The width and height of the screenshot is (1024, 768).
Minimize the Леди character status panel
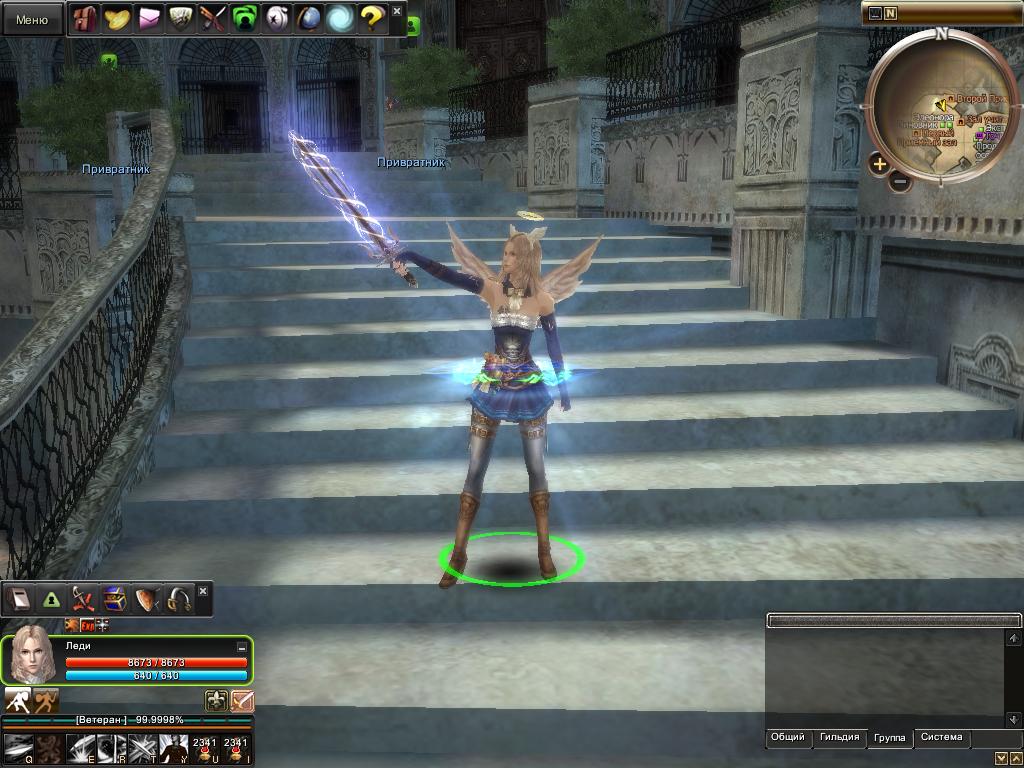point(241,647)
